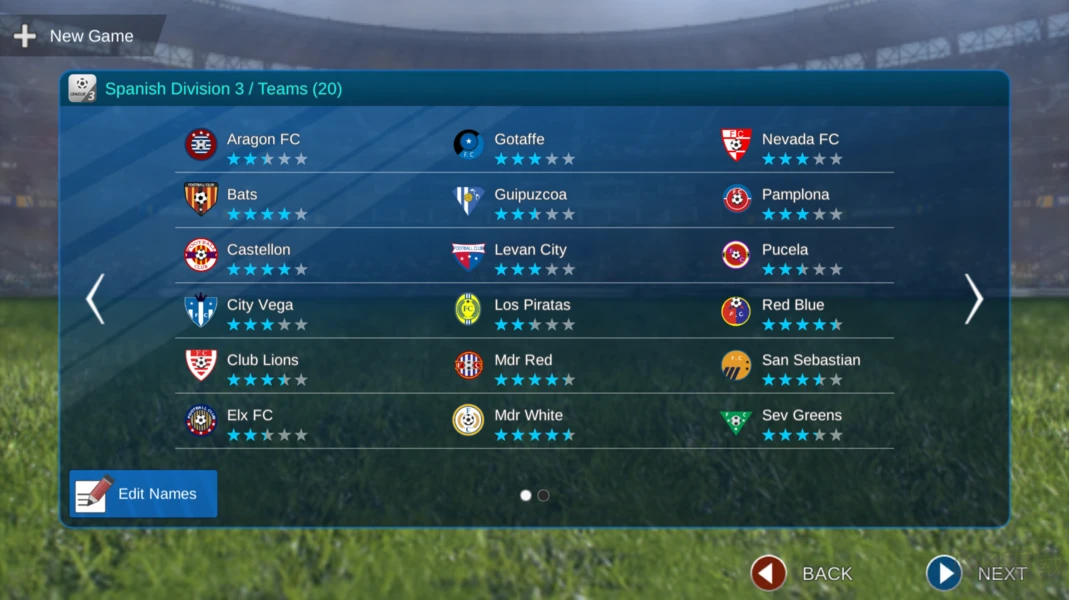Select the Guipuzcoa team
Image resolution: width=1069 pixels, height=600 pixels.
click(x=530, y=201)
